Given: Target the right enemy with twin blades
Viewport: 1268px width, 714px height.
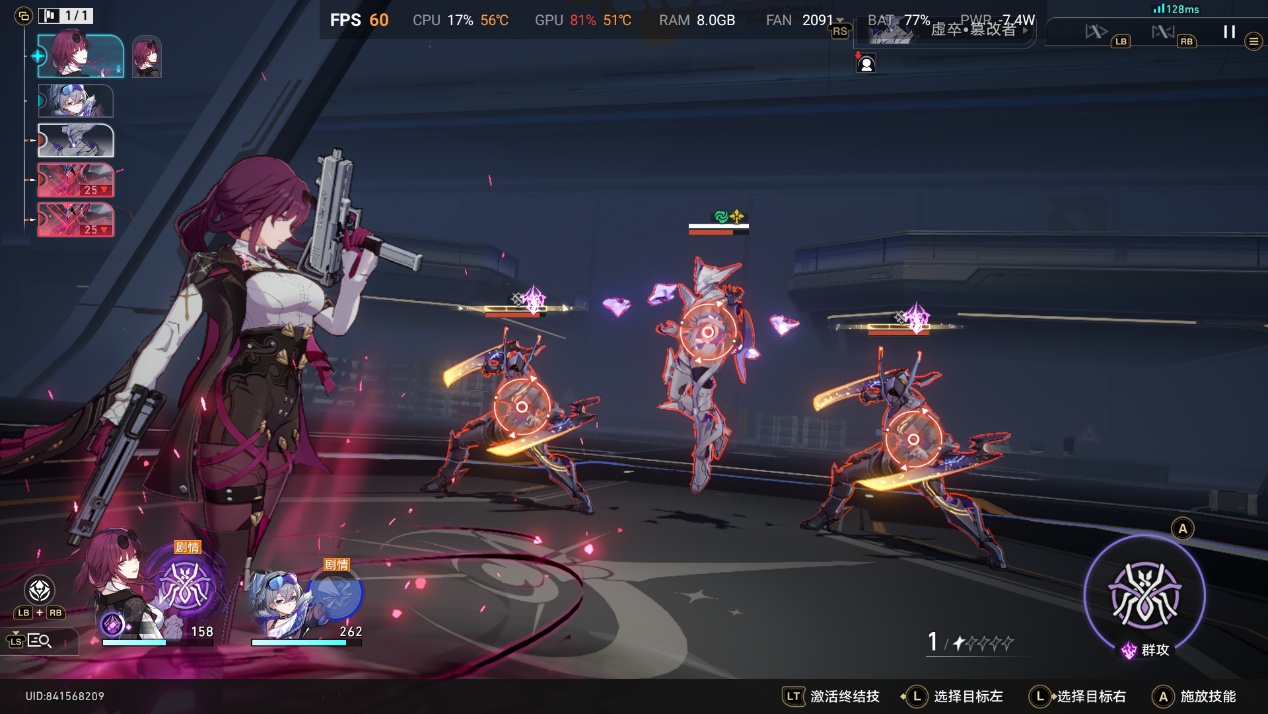Looking at the screenshot, I should (913, 440).
